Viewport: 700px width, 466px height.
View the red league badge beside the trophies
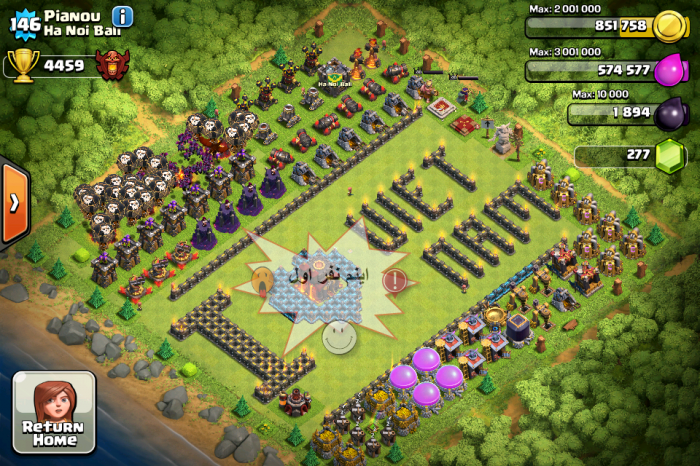tap(112, 65)
